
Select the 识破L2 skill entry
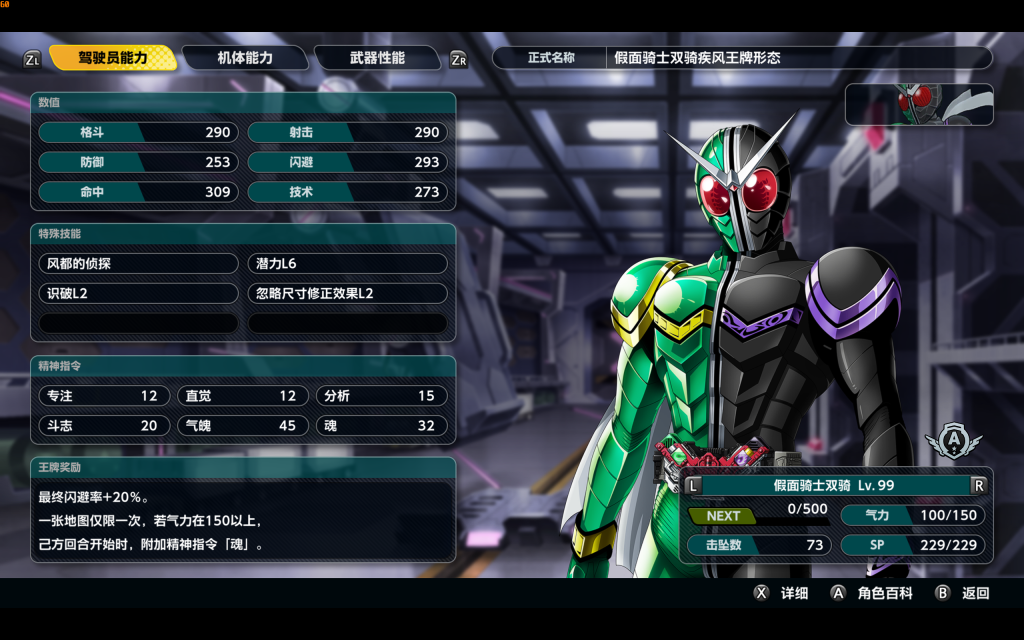click(139, 294)
